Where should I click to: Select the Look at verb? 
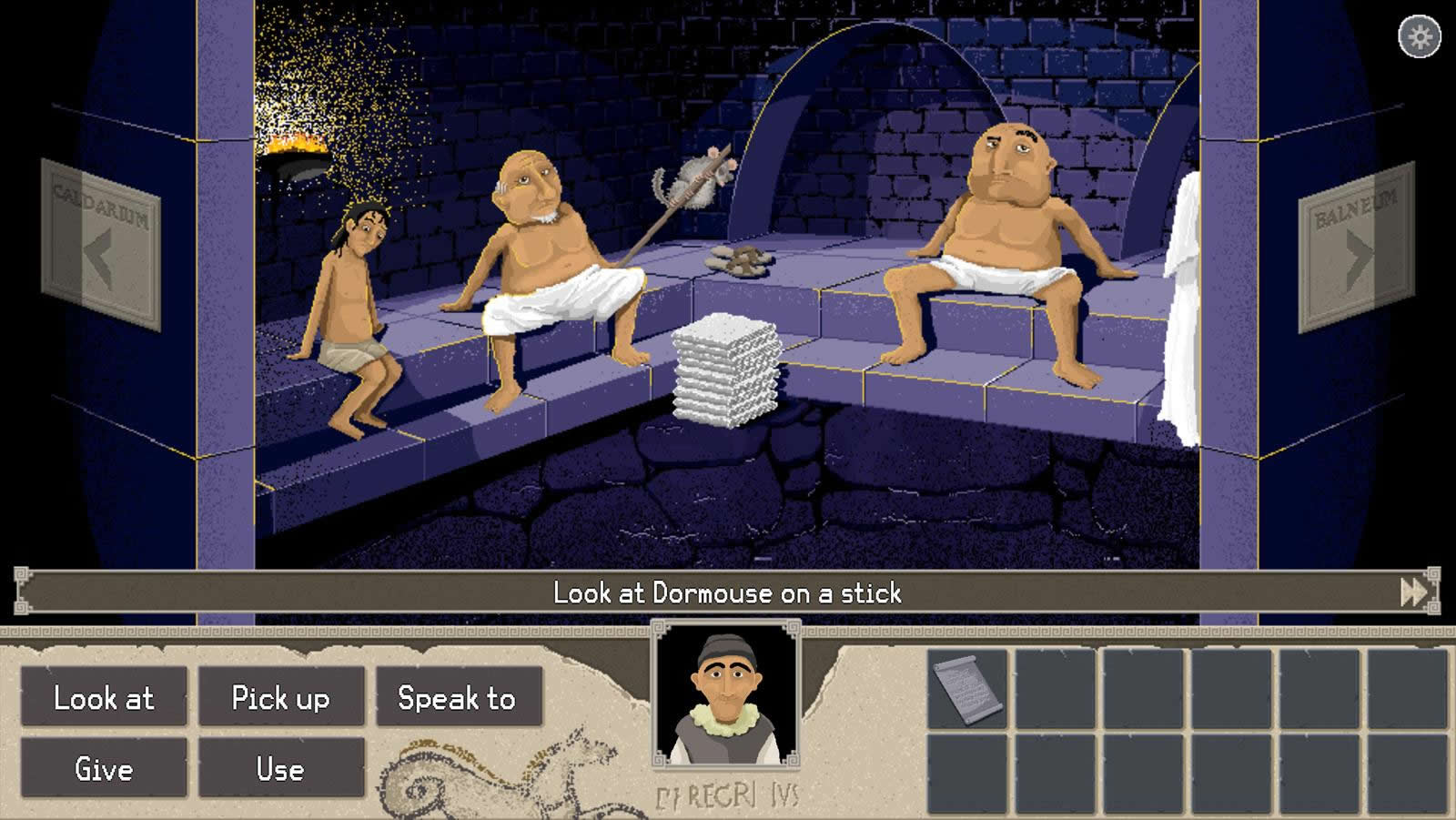click(104, 698)
